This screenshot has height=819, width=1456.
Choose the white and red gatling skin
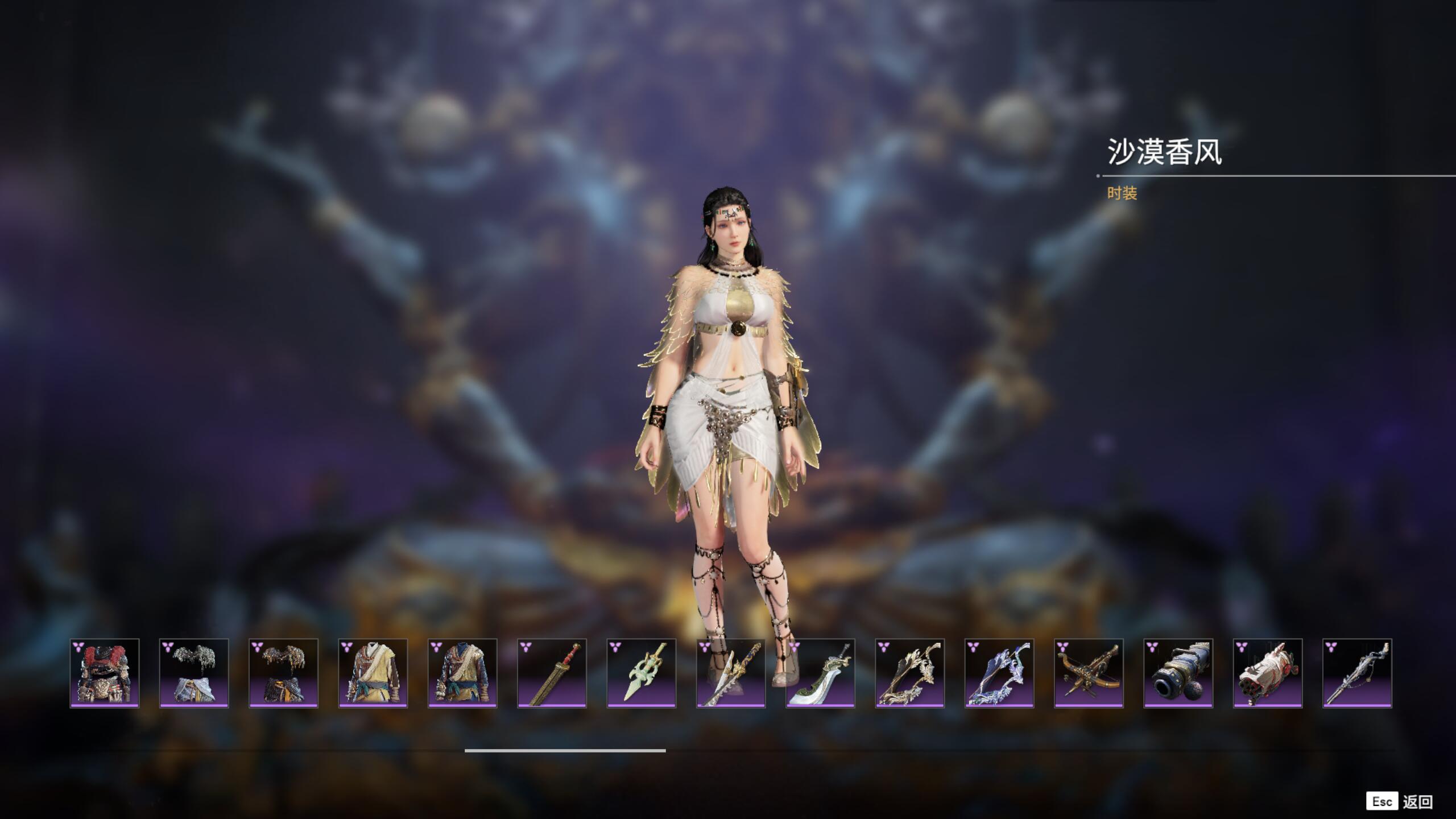click(1268, 673)
